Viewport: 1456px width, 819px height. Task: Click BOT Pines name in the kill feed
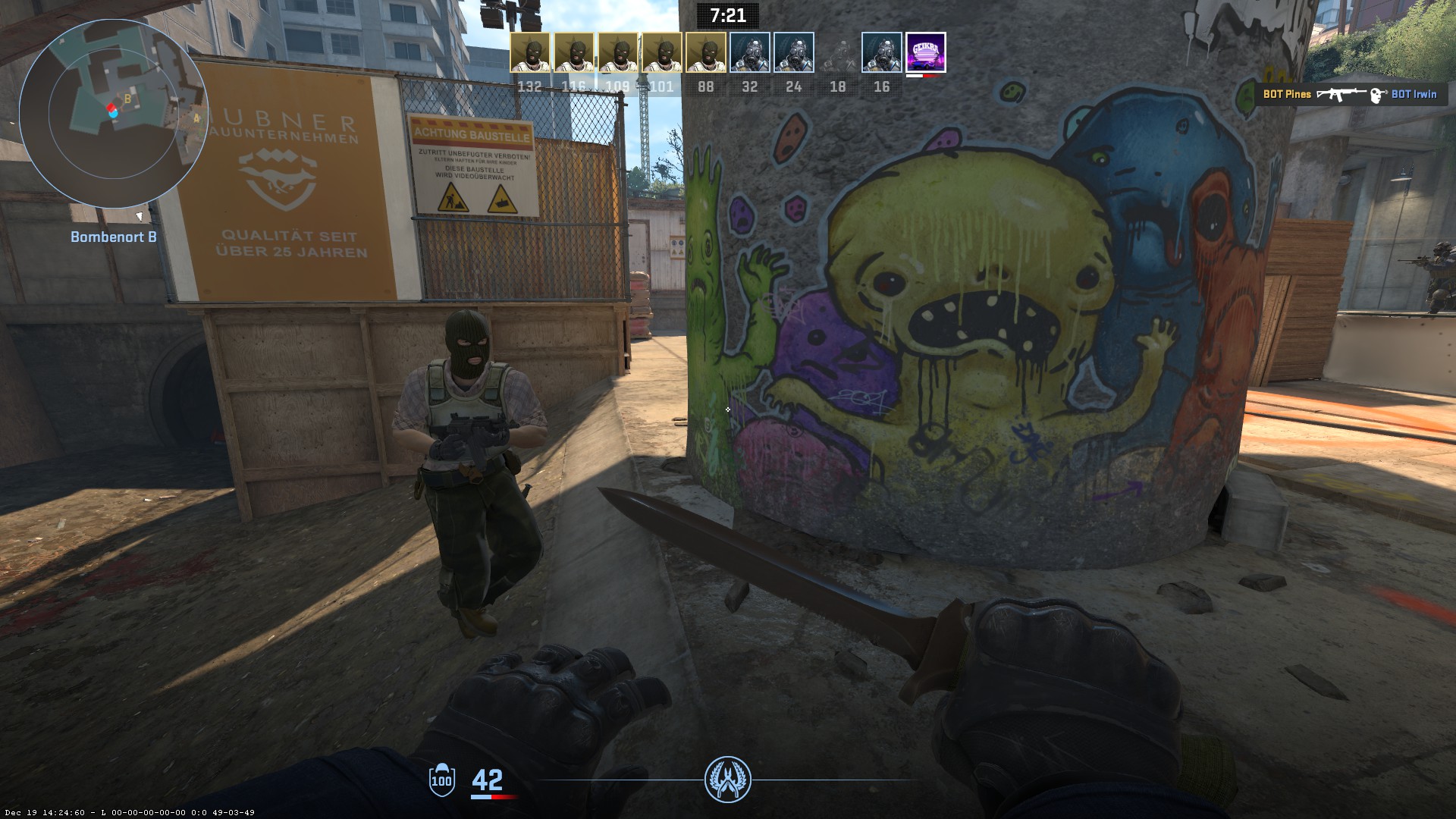(1288, 94)
